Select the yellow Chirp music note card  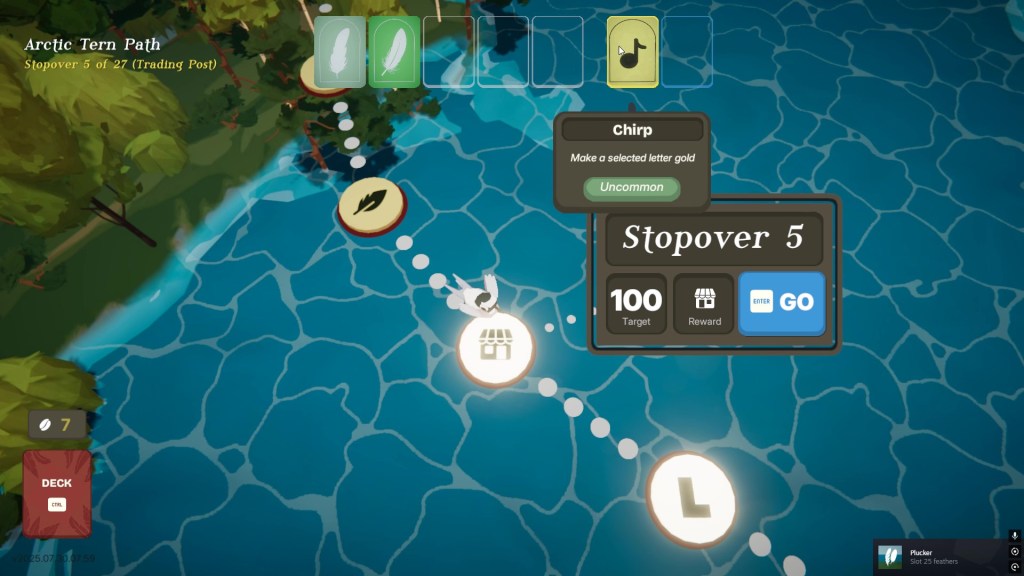[x=632, y=51]
